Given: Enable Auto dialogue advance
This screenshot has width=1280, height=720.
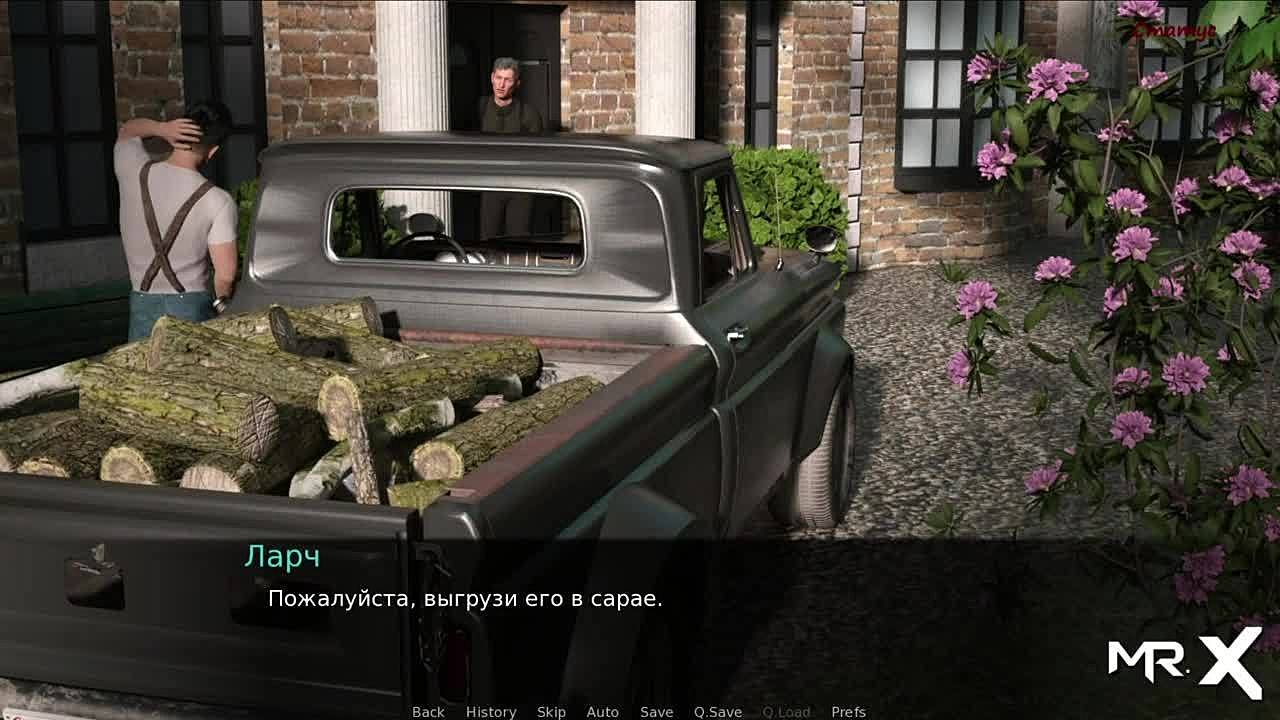Looking at the screenshot, I should [602, 712].
